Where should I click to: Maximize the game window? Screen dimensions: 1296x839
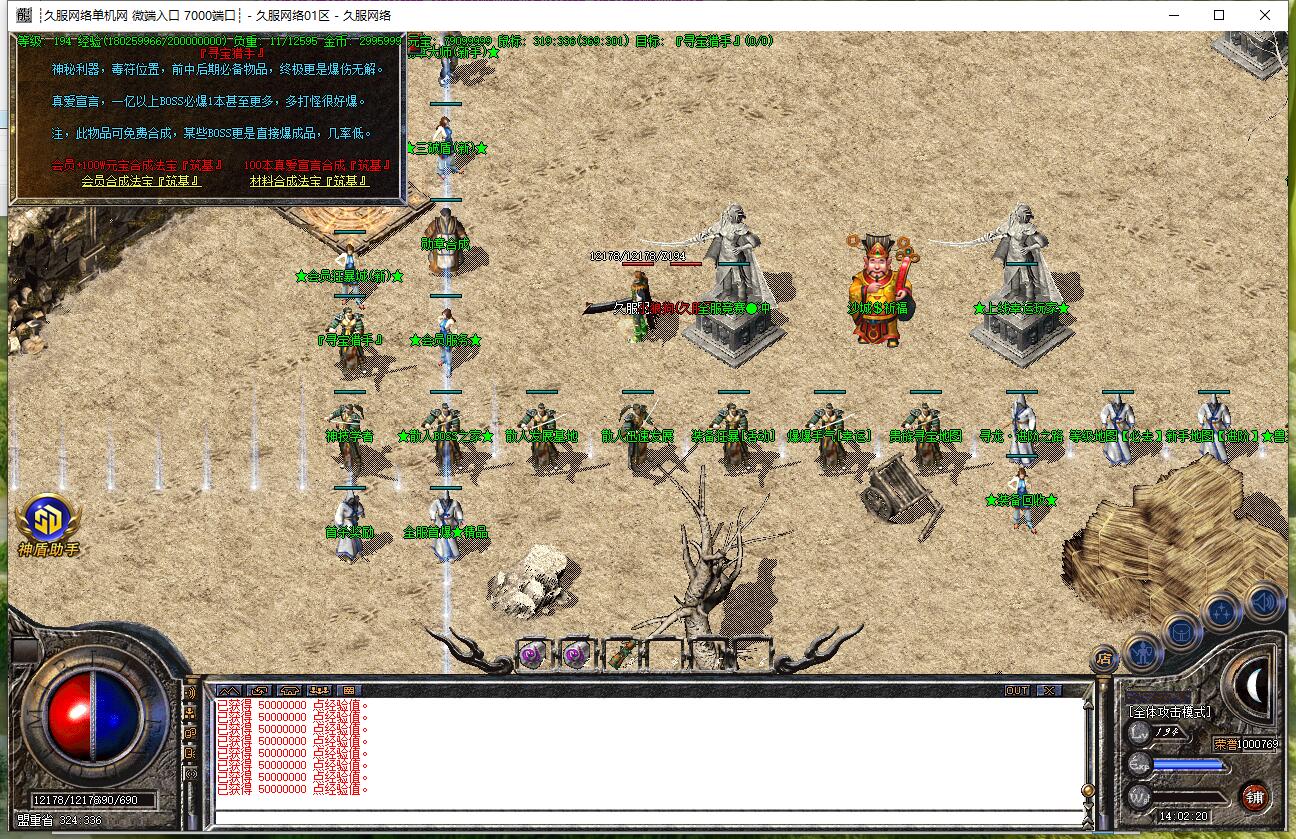point(1219,15)
